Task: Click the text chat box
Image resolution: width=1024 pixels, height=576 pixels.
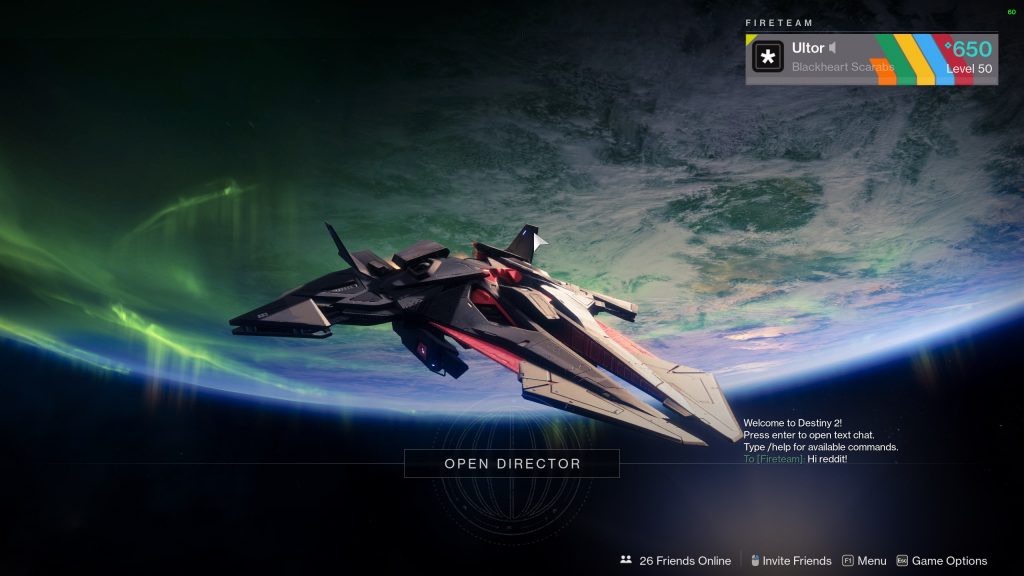Action: pyautogui.click(x=820, y=459)
